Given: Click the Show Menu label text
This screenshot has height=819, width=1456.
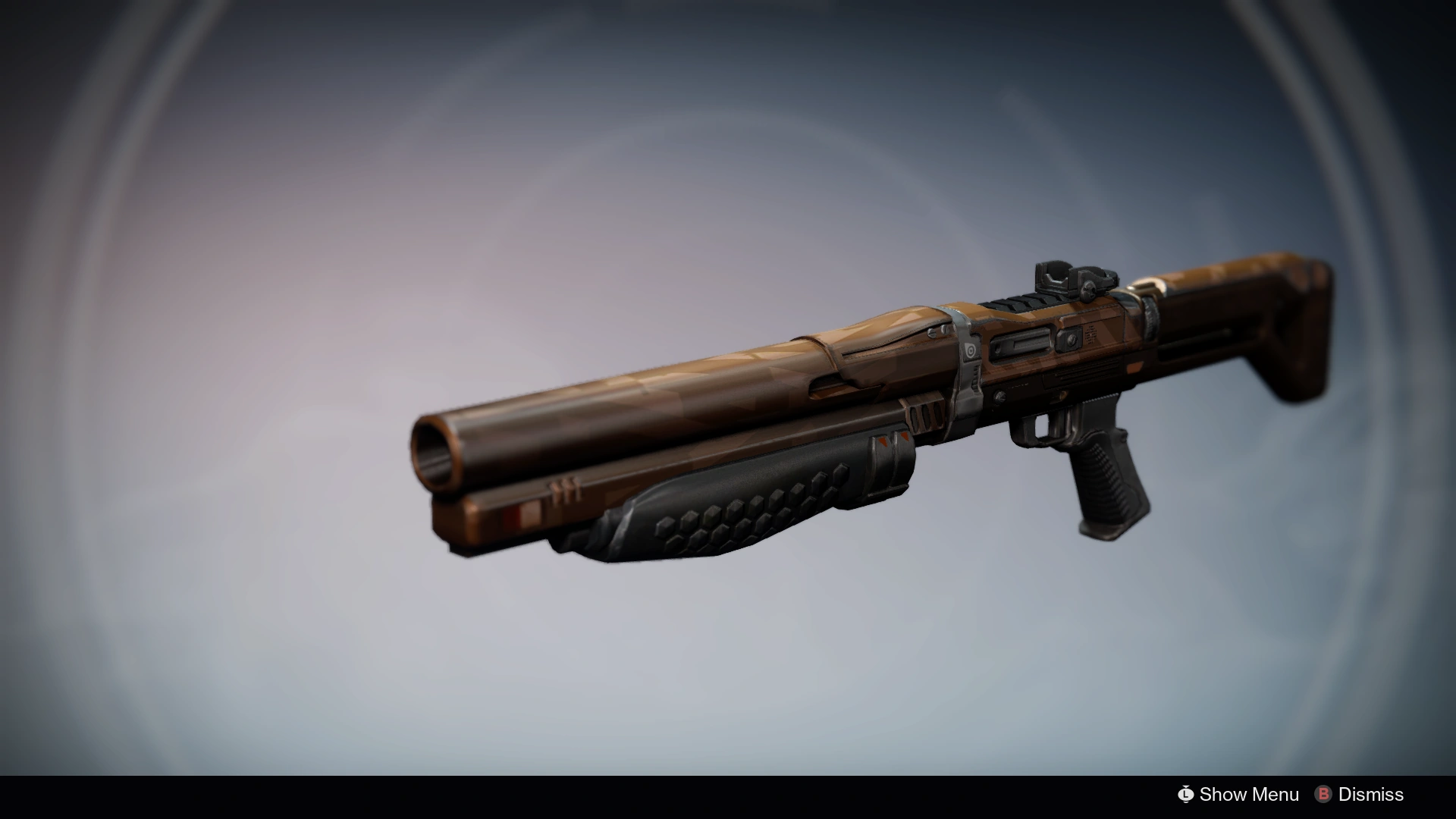Looking at the screenshot, I should pos(1250,794).
